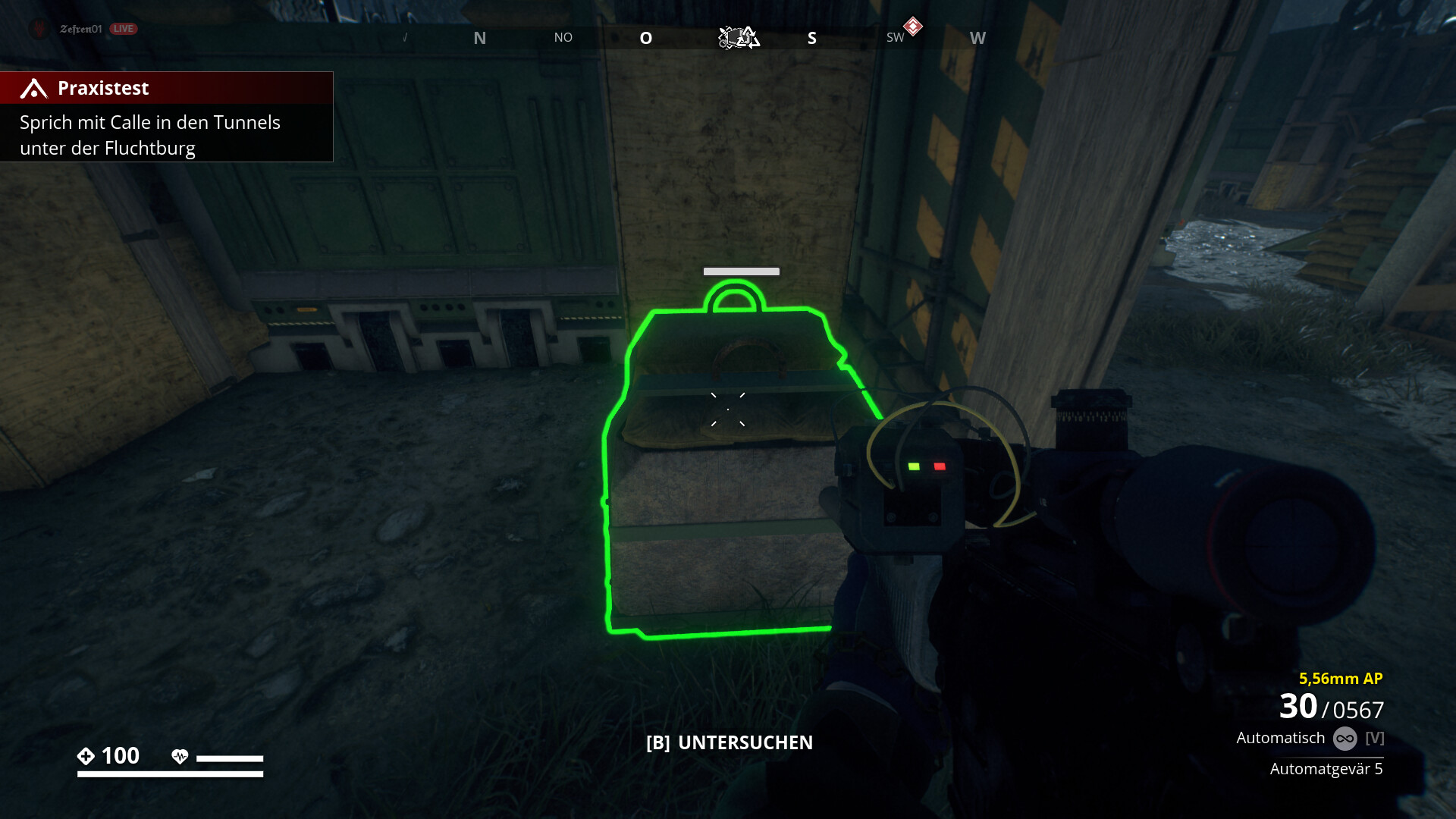Toggle fire mode via the [V] key hint

(x=1374, y=736)
